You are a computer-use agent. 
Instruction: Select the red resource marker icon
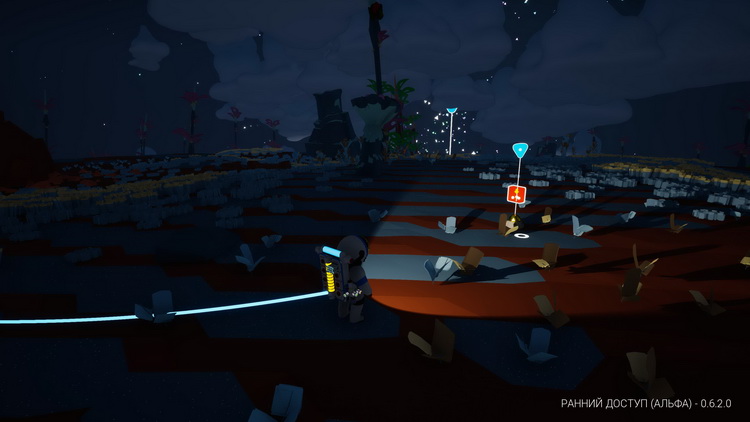(516, 194)
